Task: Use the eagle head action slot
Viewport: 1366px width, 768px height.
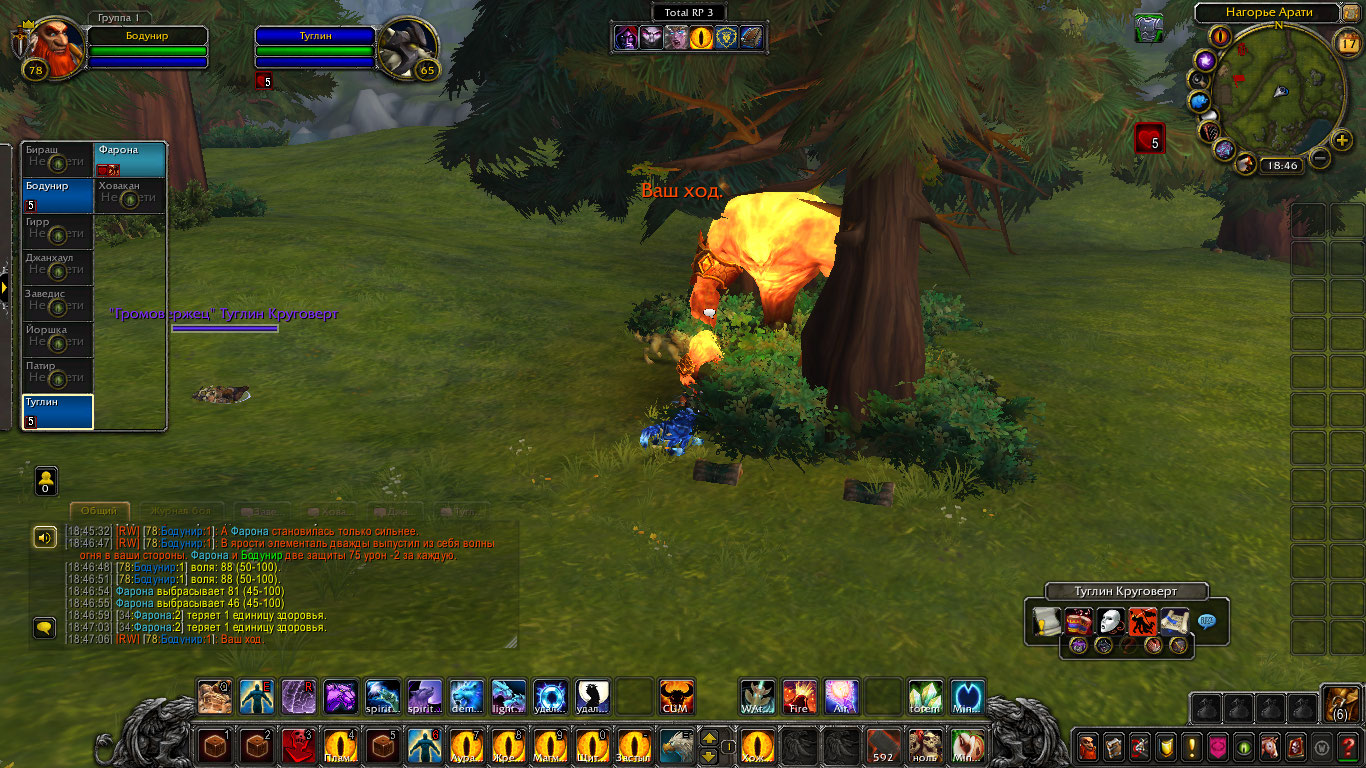Action: (675, 746)
